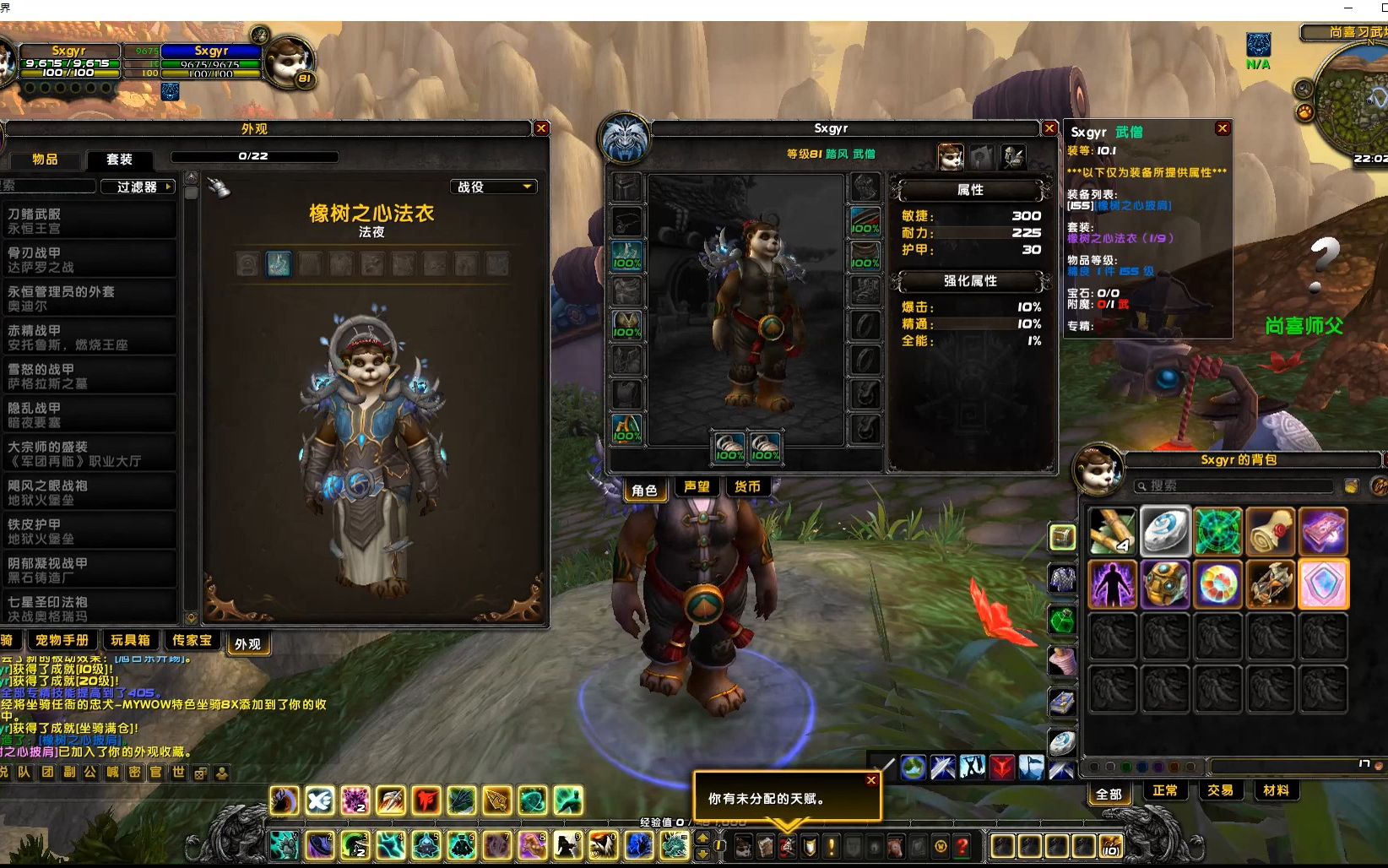Open the 过滤器 filter menu
The height and width of the screenshot is (868, 1388).
coord(137,187)
